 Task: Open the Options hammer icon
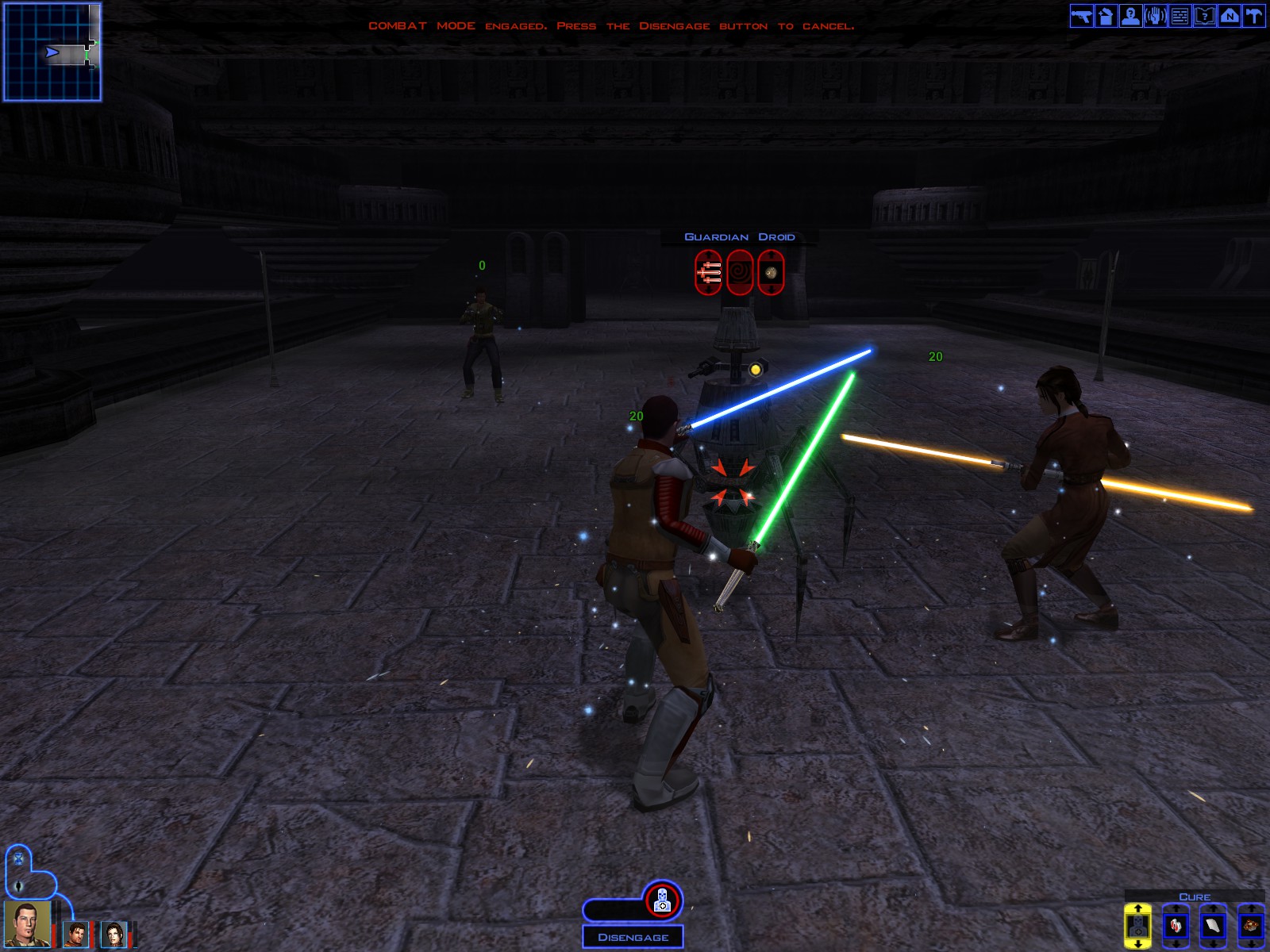pyautogui.click(x=1255, y=16)
